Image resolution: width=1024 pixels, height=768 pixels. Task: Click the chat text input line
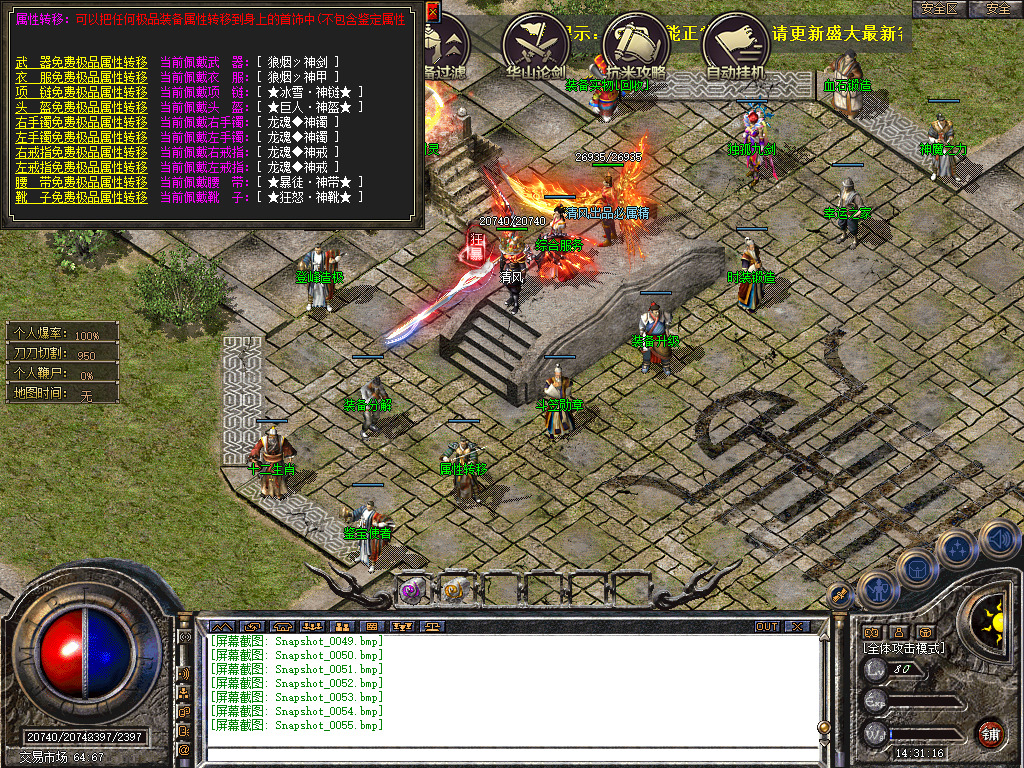pos(510,753)
